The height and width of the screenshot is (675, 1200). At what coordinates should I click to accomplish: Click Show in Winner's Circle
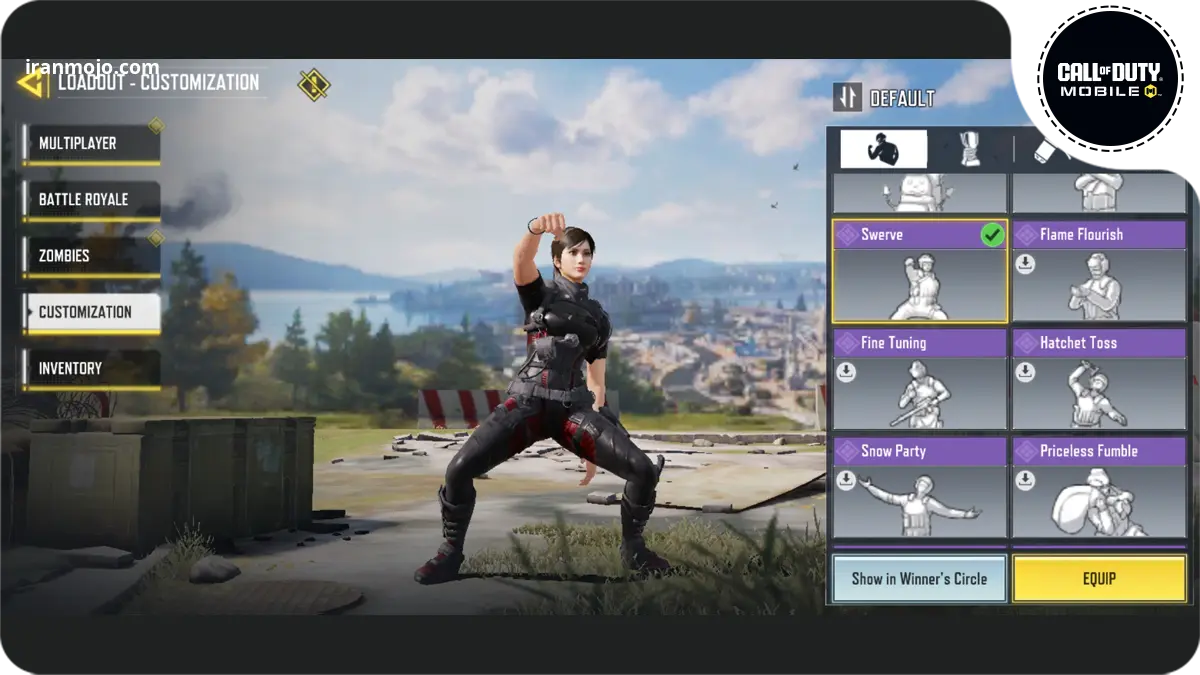(919, 579)
